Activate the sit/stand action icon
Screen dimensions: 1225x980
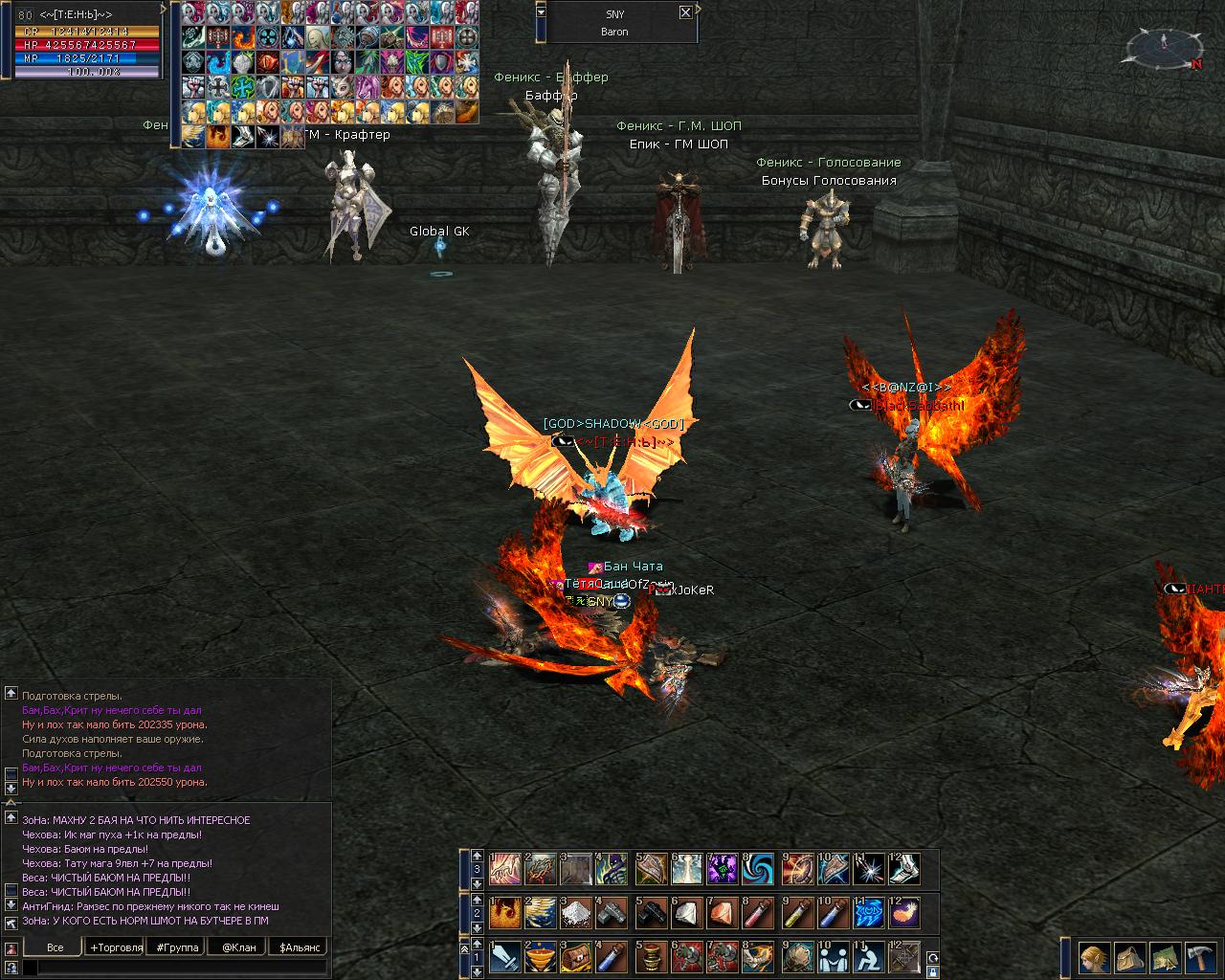tap(869, 956)
